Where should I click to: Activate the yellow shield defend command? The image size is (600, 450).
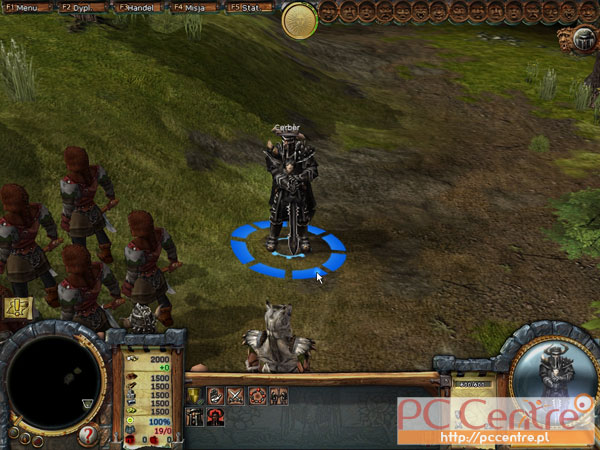tap(194, 396)
